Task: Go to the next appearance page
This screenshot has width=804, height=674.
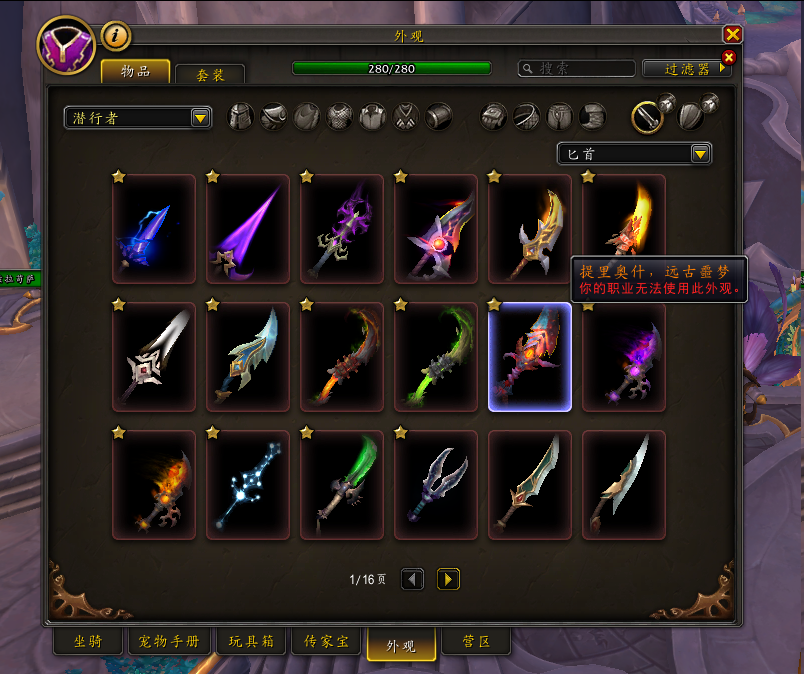Action: pos(448,579)
